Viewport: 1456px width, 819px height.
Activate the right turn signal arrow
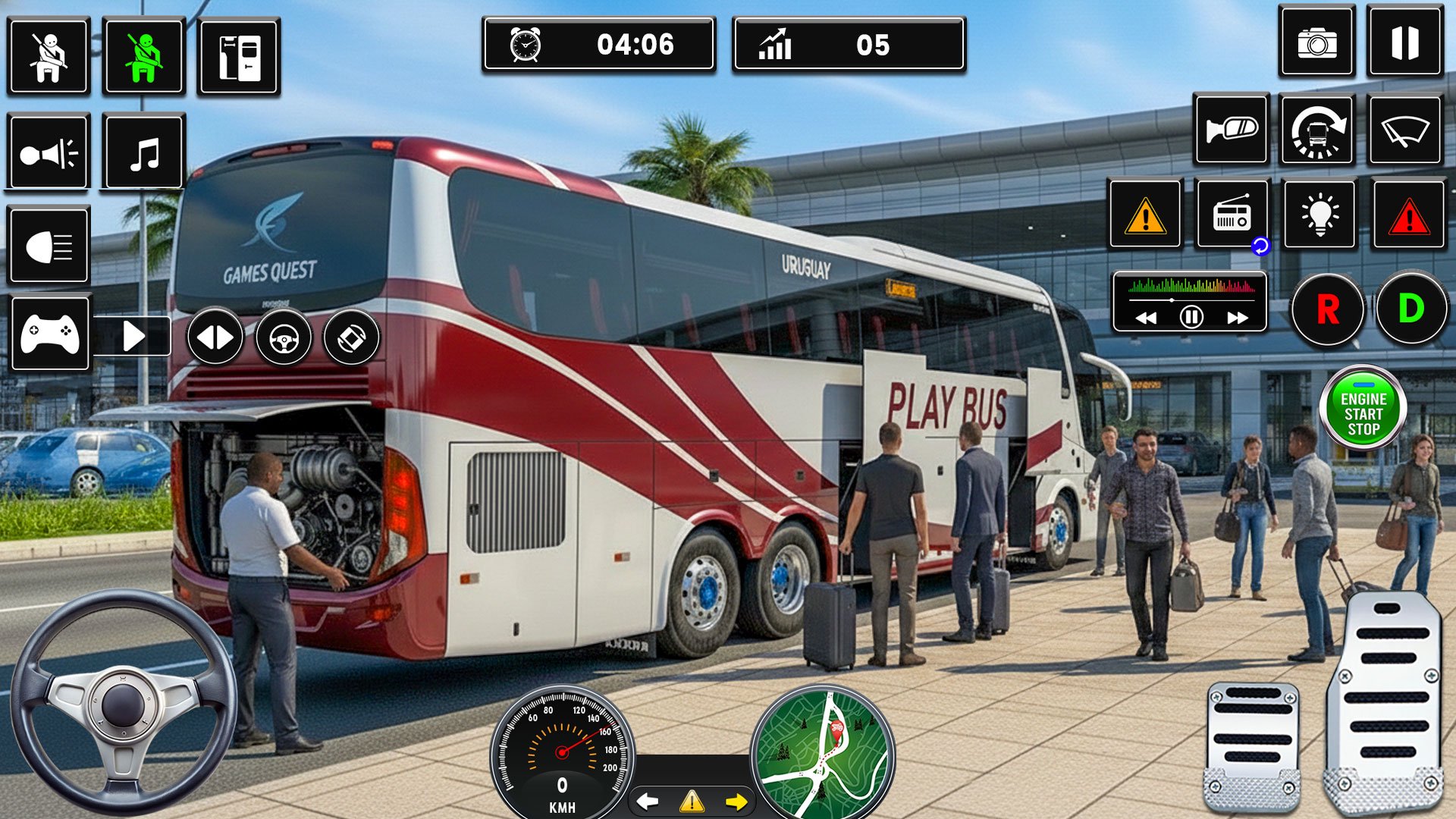tap(736, 802)
